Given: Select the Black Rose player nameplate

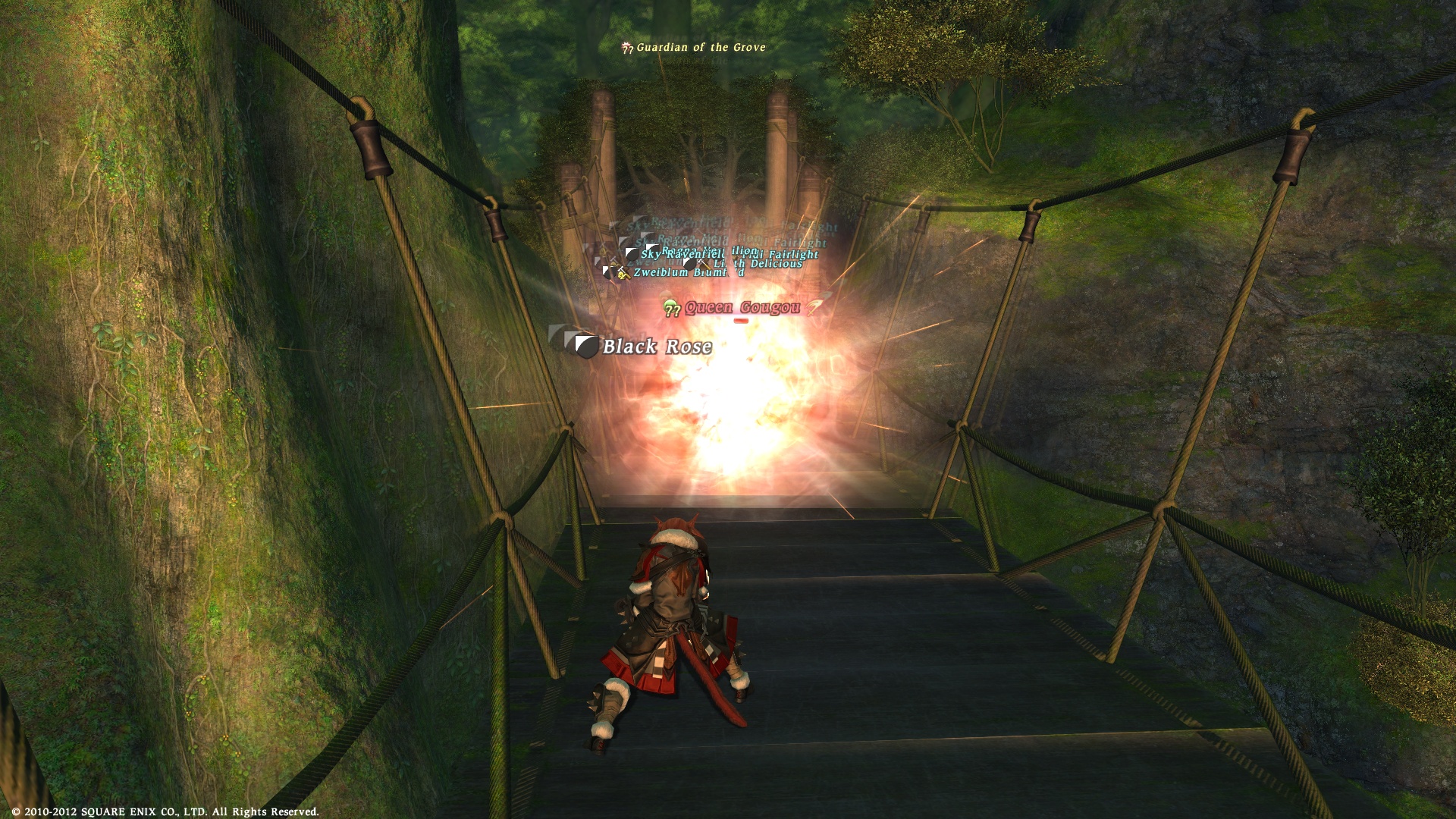Looking at the screenshot, I should 657,347.
